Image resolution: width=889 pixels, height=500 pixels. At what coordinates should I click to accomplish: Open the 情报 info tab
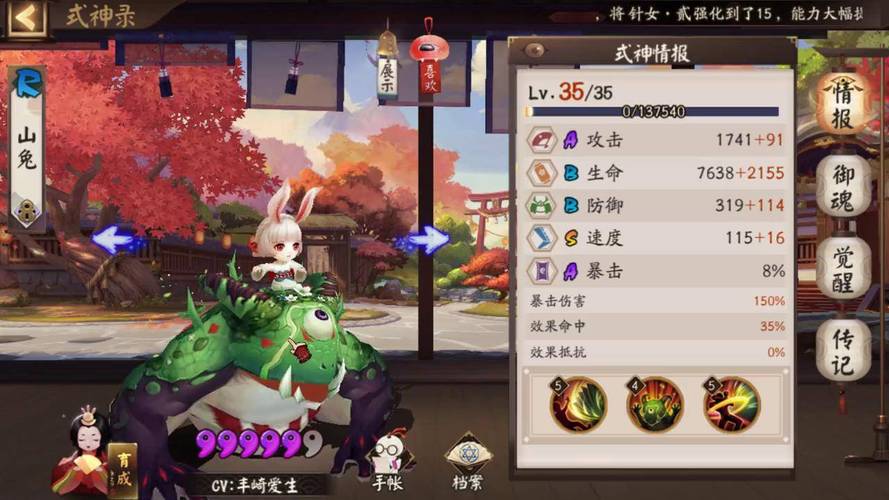[843, 104]
